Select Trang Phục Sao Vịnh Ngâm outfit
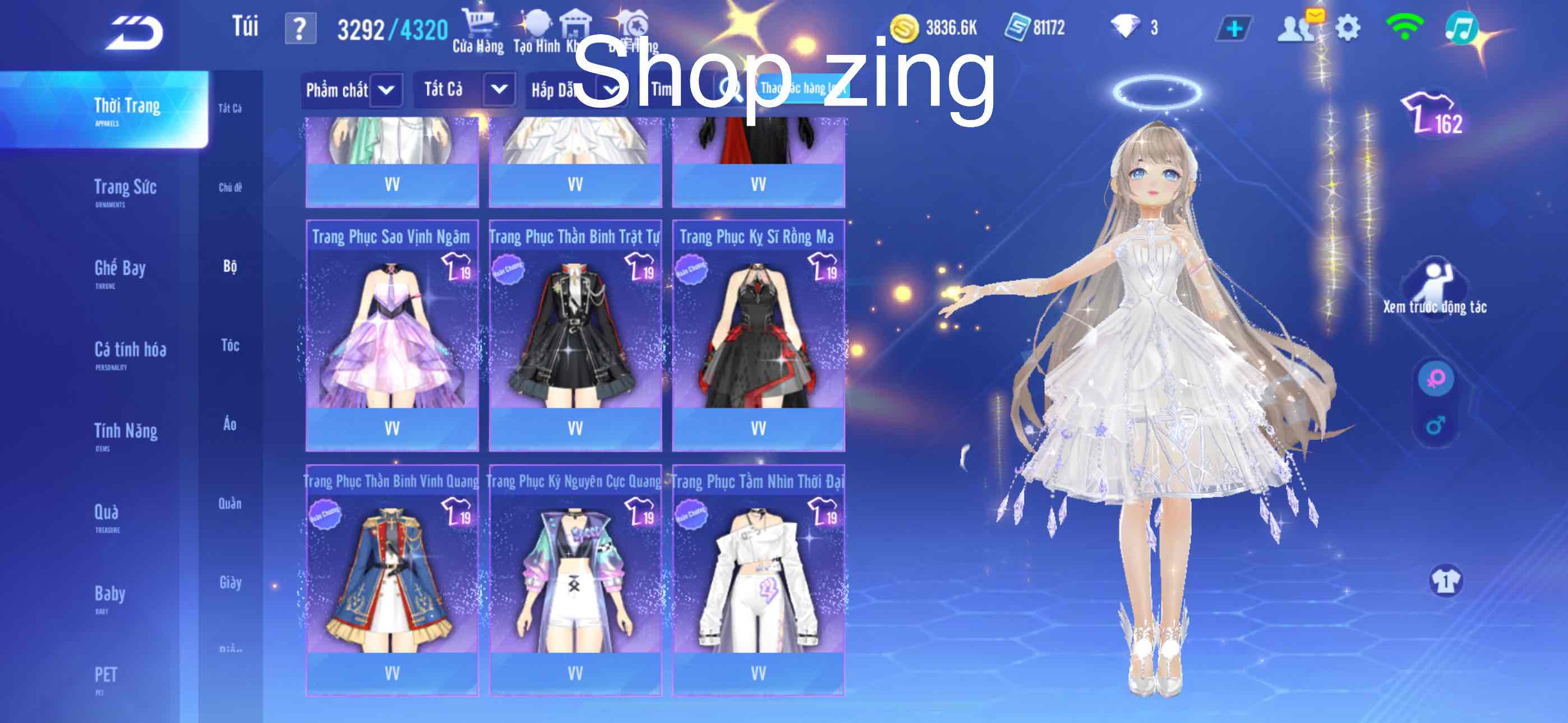1568x723 pixels. (391, 335)
